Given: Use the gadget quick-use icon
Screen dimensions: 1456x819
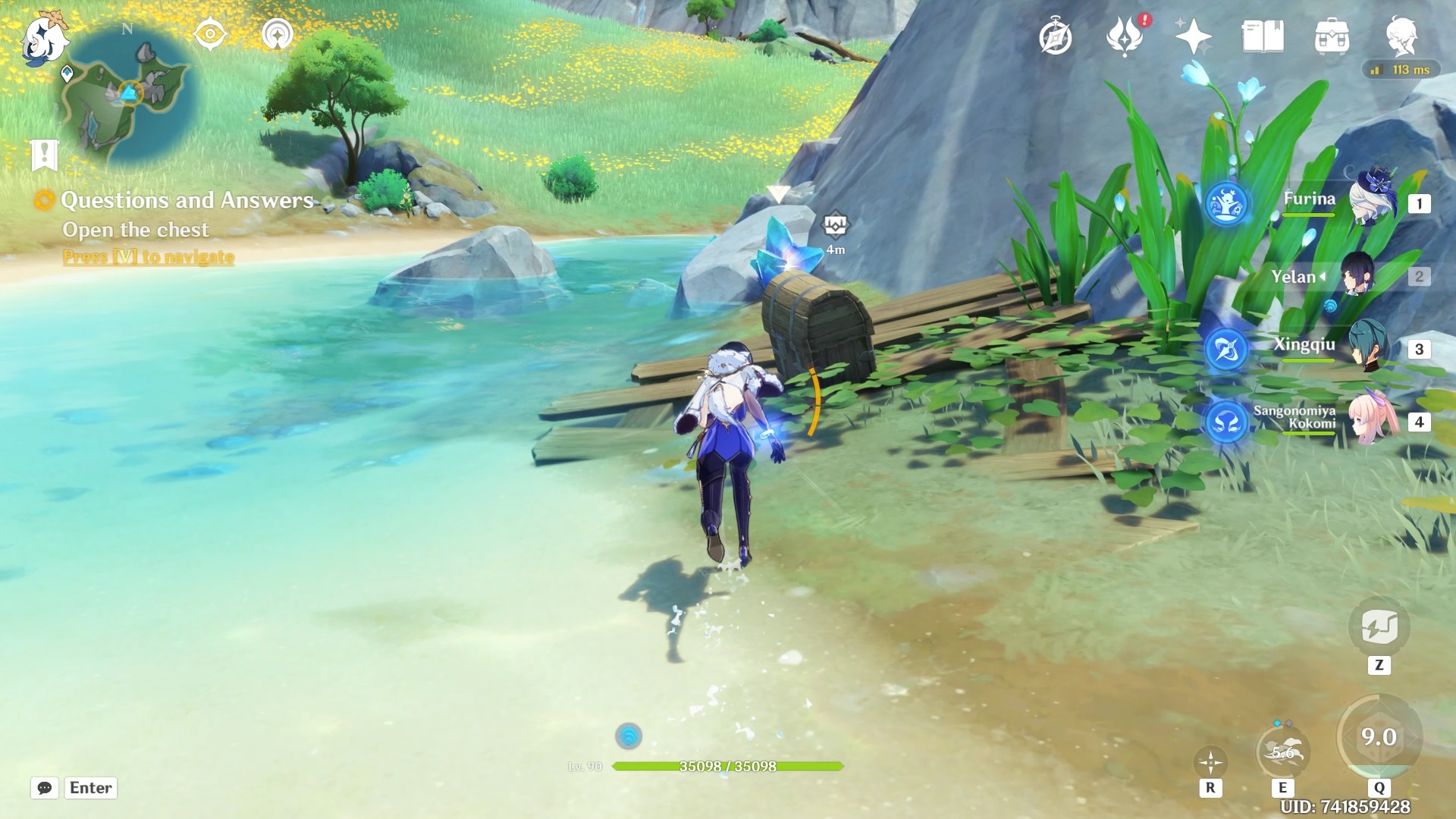Looking at the screenshot, I should click(x=1379, y=628).
